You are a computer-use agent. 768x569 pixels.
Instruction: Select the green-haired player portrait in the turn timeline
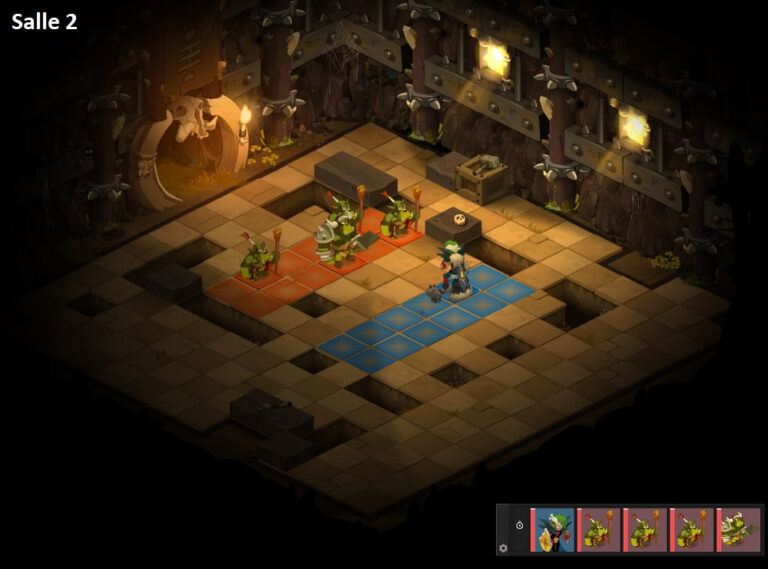click(554, 530)
